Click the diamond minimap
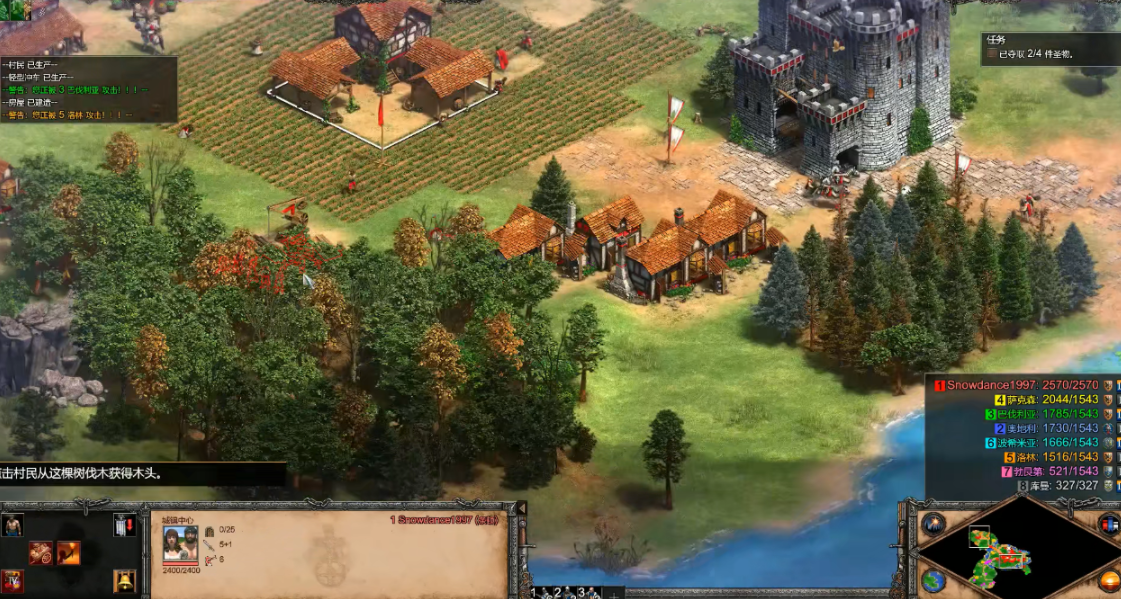The width and height of the screenshot is (1121, 599). pos(1018,548)
